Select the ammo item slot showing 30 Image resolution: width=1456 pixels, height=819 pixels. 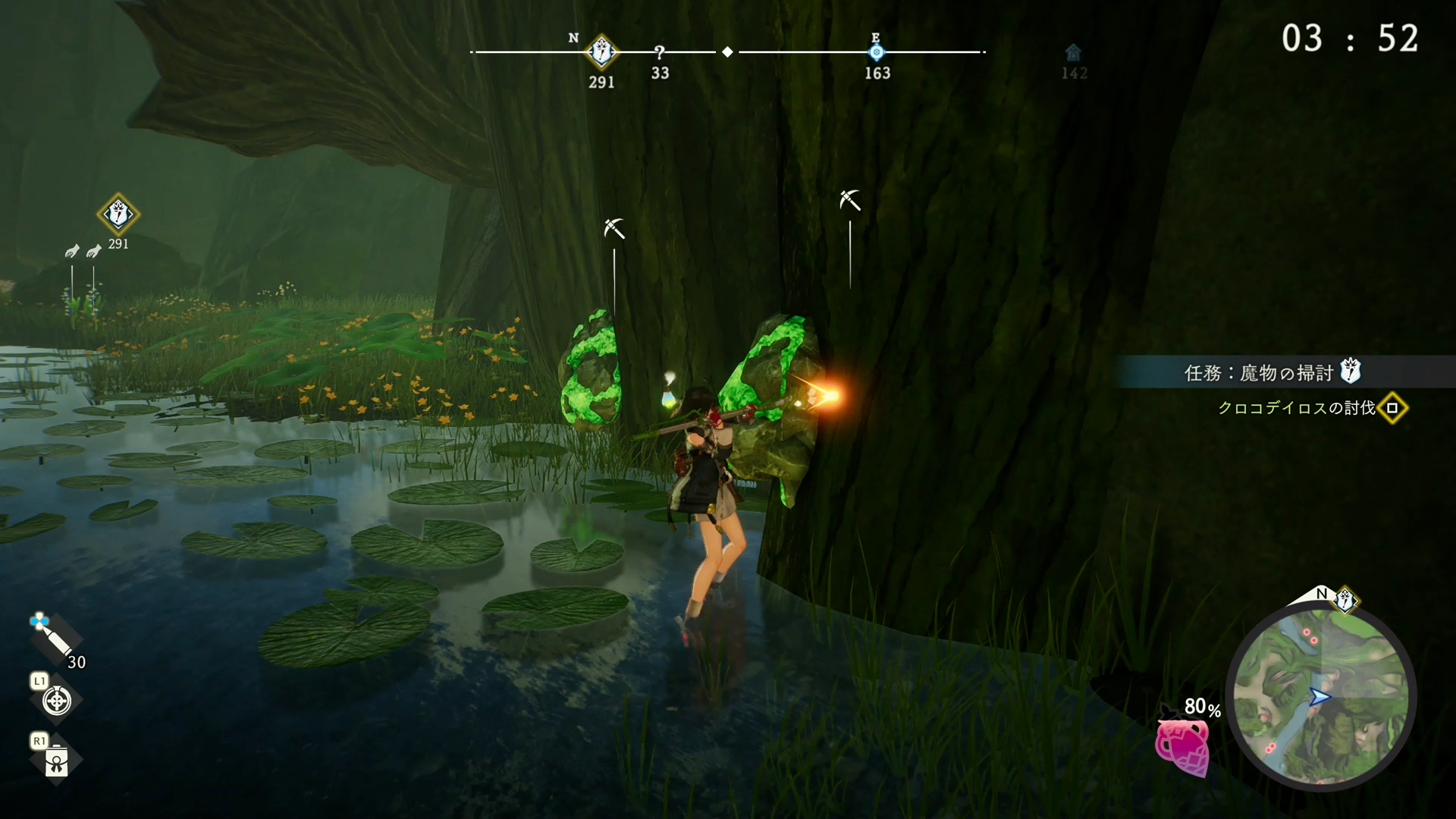[x=55, y=640]
